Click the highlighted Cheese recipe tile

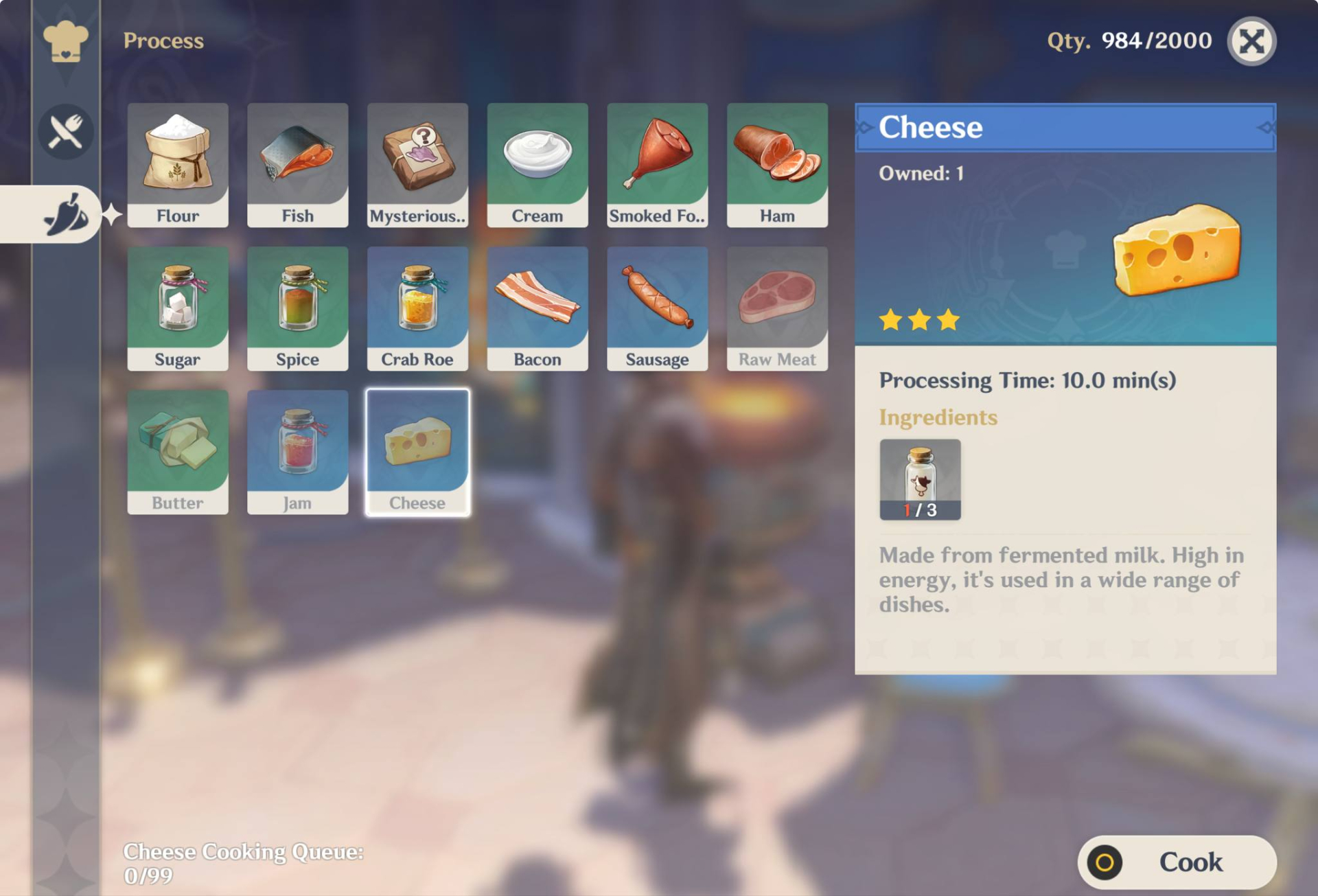point(417,452)
